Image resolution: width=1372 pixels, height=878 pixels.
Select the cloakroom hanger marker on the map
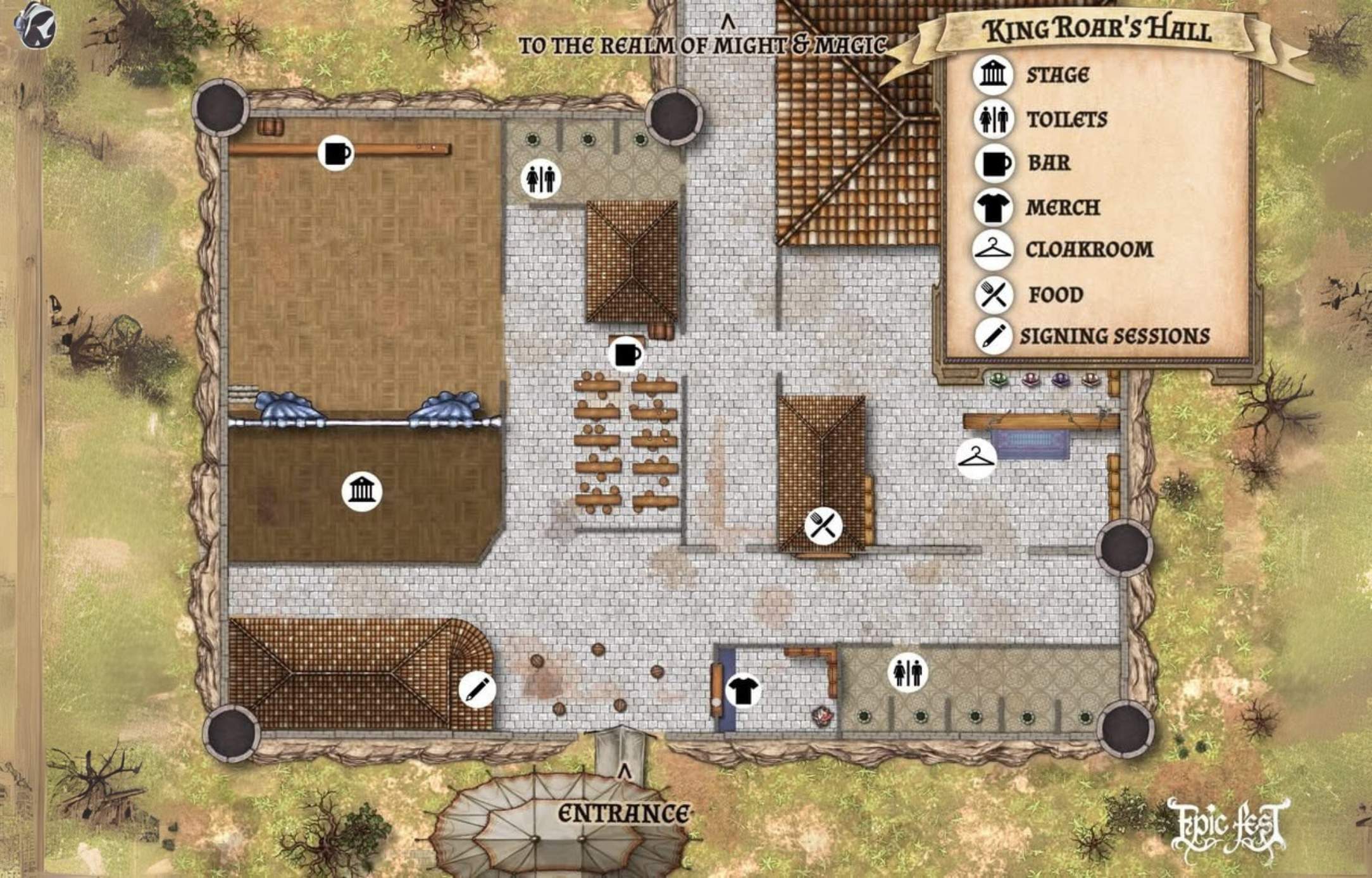point(976,457)
